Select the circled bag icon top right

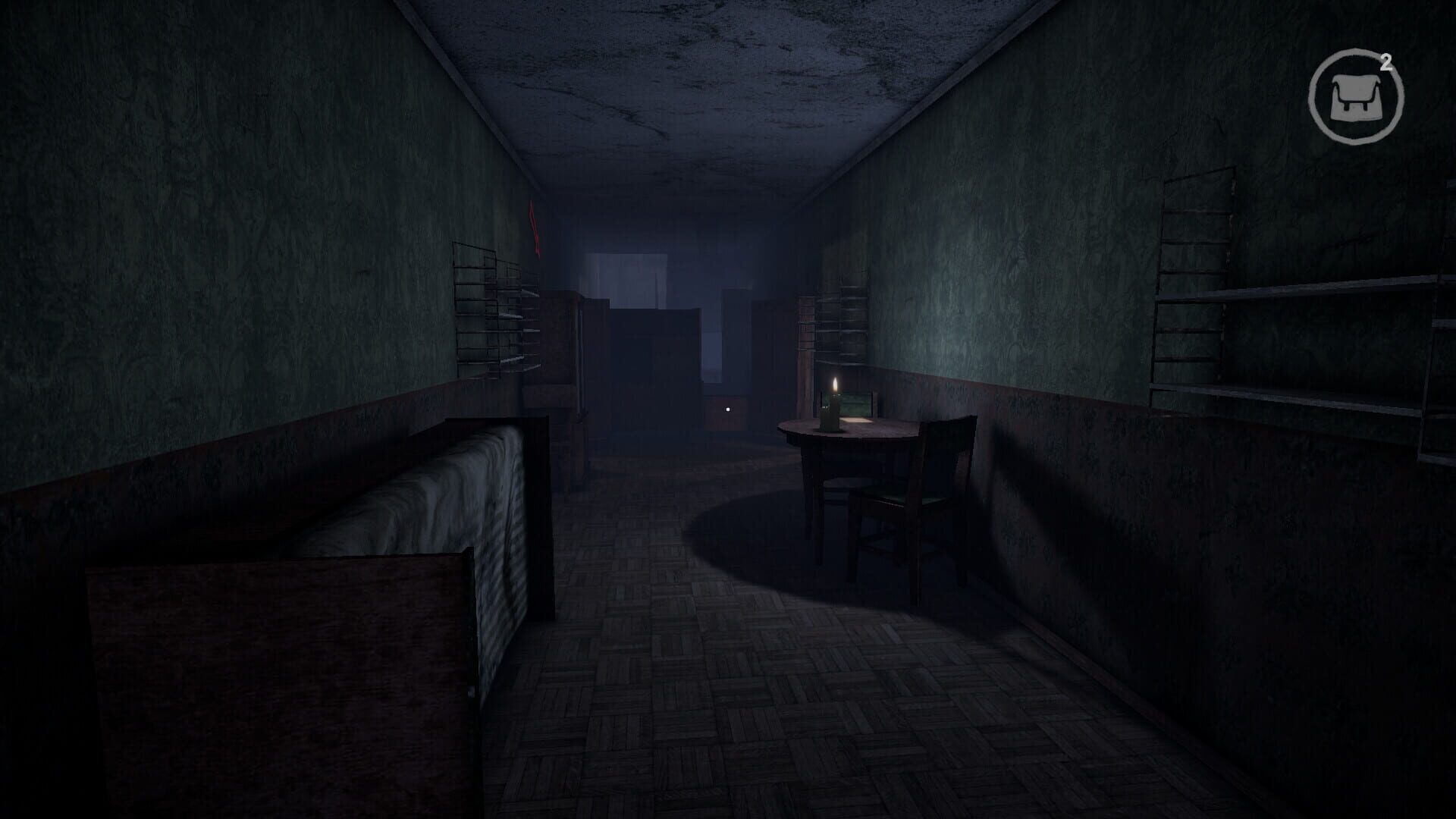pyautogui.click(x=1357, y=93)
